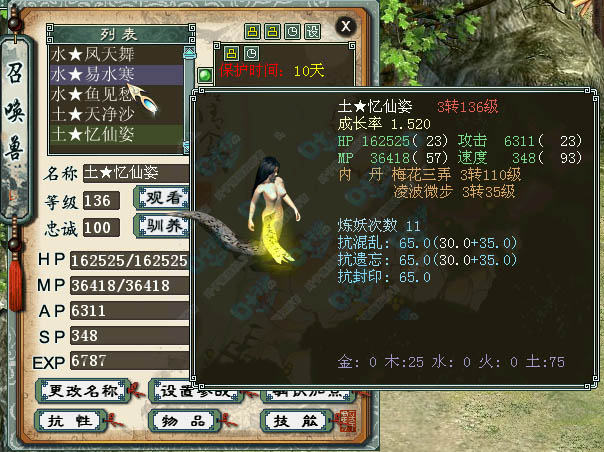Image resolution: width=604 pixels, height=452 pixels.
Task: Open the 驯养 (tame) button
Action: click(160, 226)
